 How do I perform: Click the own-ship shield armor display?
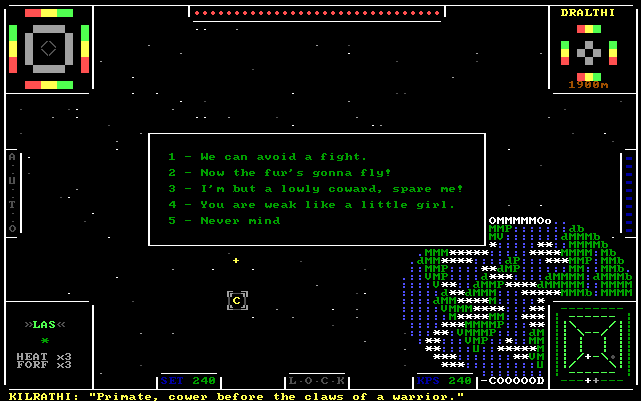click(x=48, y=48)
